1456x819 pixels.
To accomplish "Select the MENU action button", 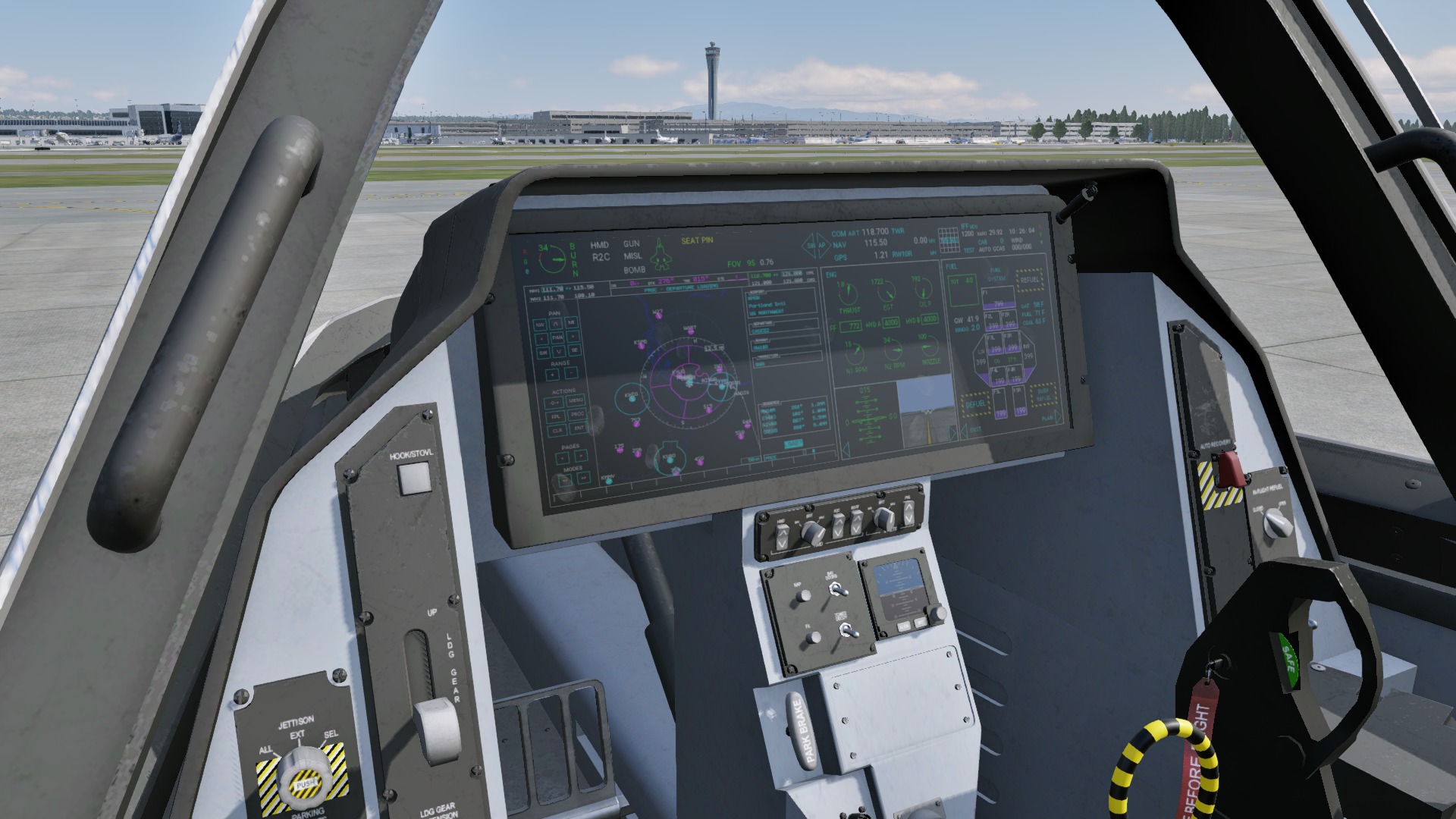I will (x=576, y=400).
